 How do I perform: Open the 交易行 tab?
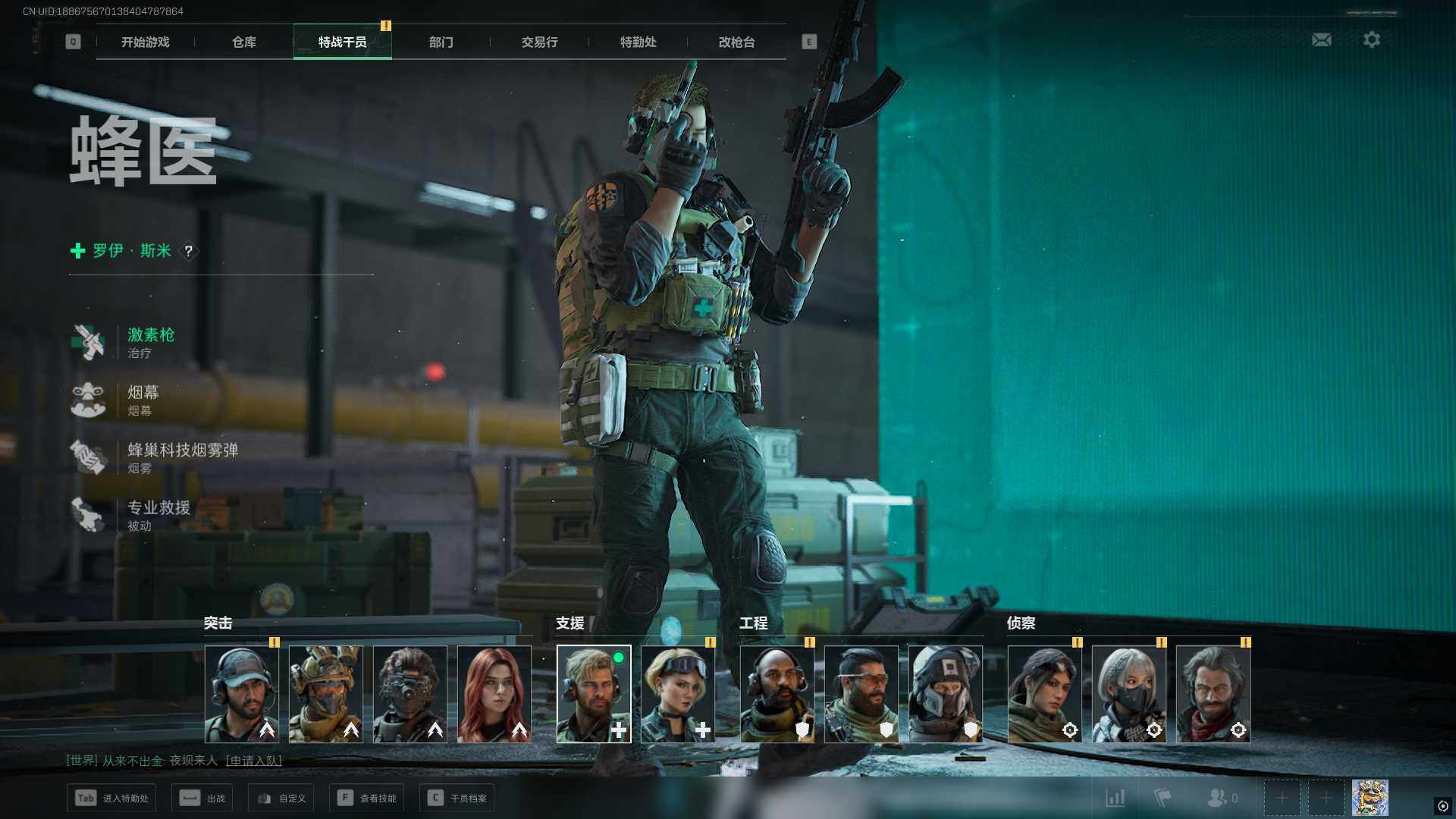pyautogui.click(x=539, y=42)
